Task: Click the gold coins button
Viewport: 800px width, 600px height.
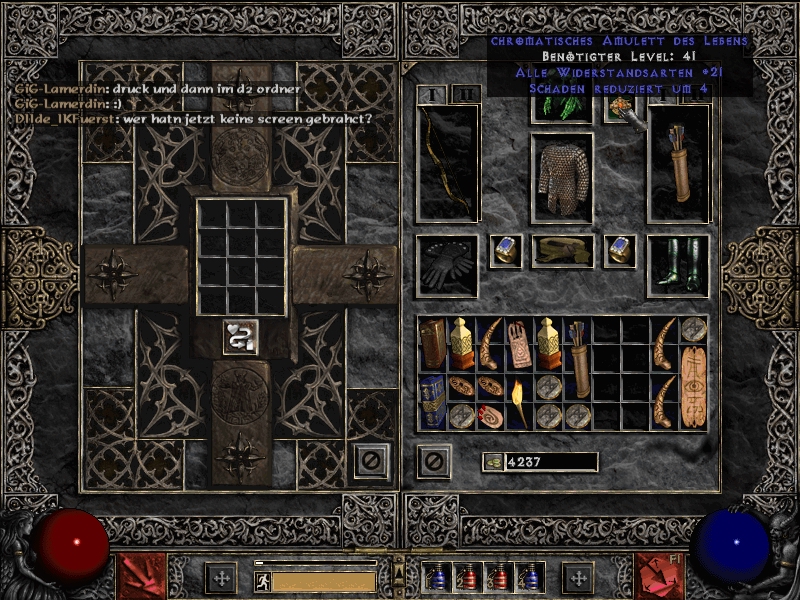Action: tap(493, 461)
